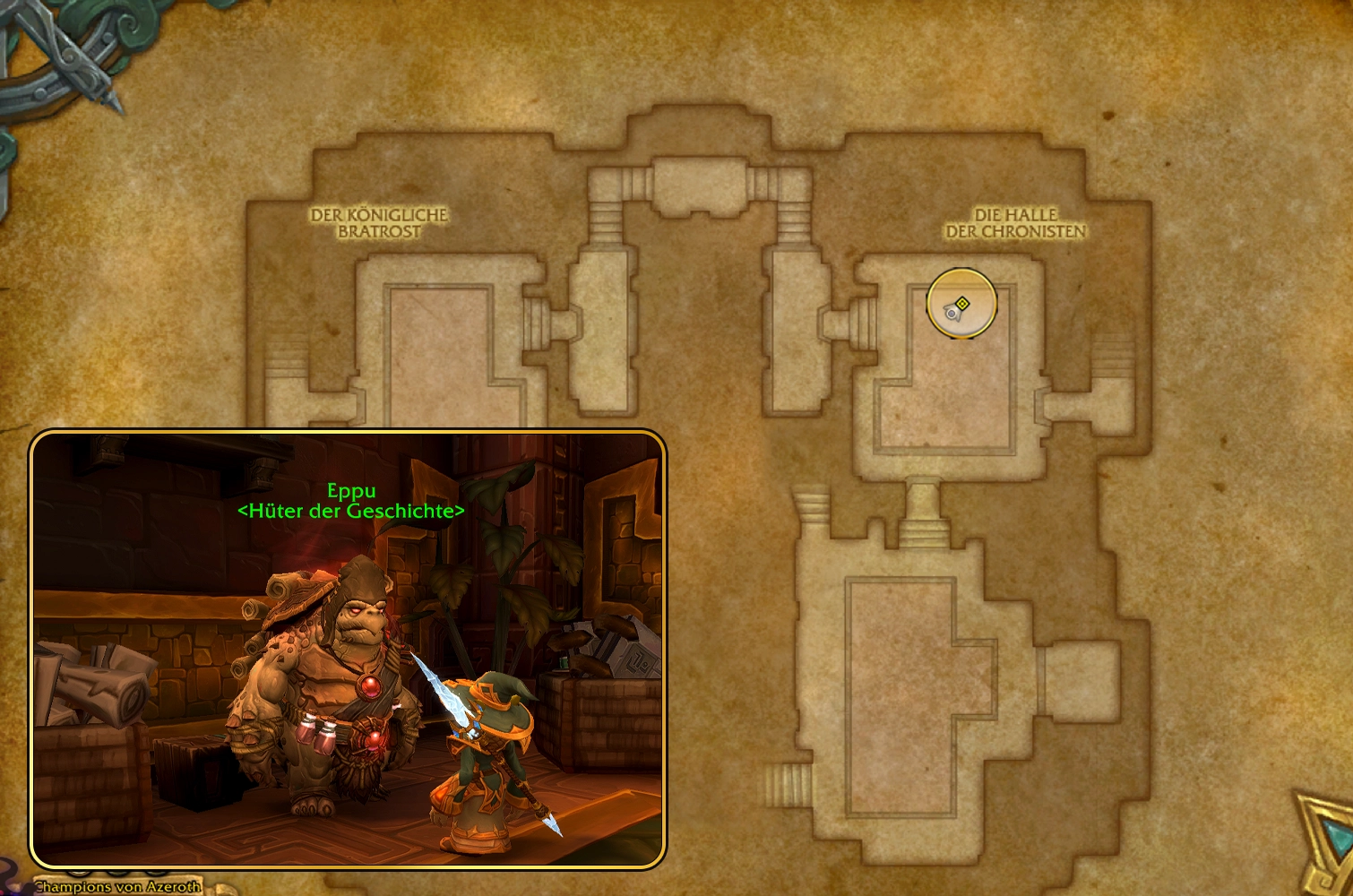This screenshot has width=1353, height=896.
Task: Select the Die Halle der Chronisten label
Action: click(1017, 222)
